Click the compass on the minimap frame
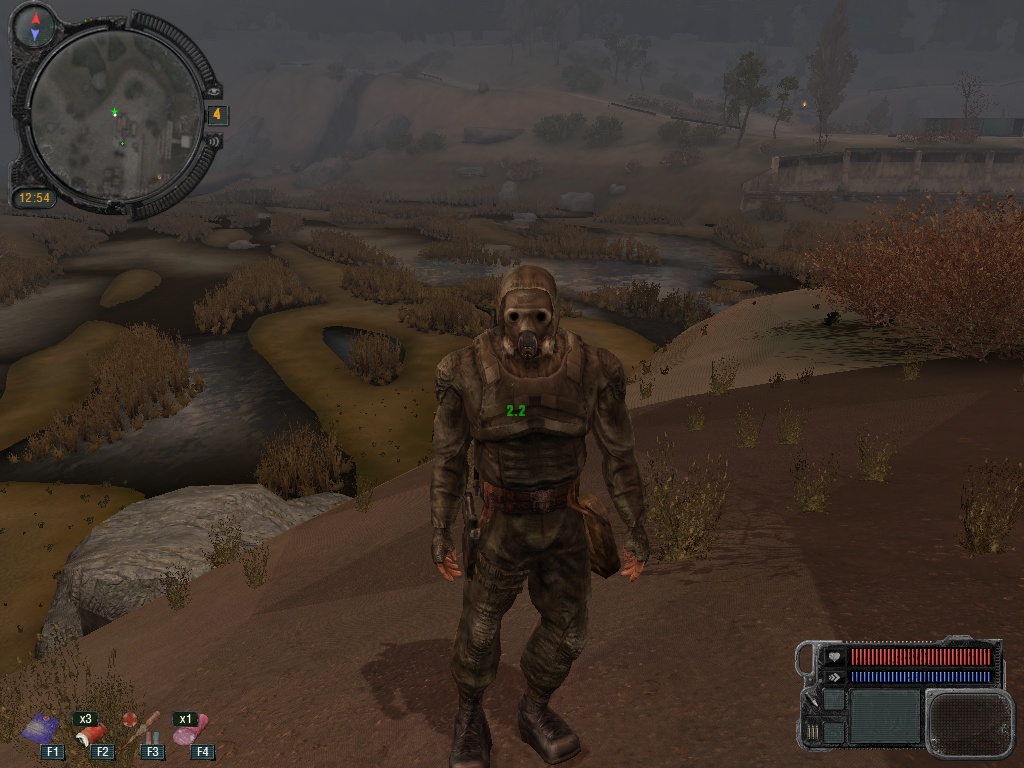Viewport: 1024px width, 768px height. pos(36,26)
